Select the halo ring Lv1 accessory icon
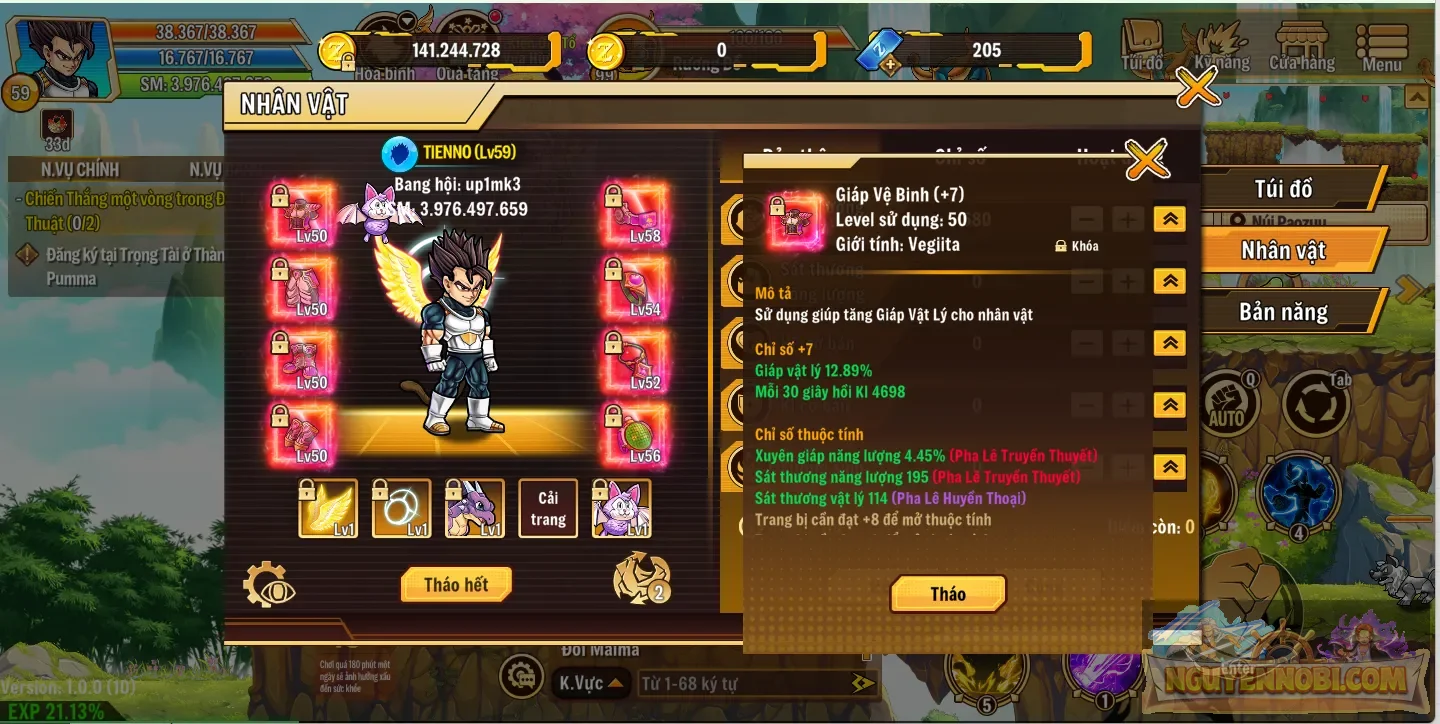Viewport: 1440px width, 724px height. [401, 508]
